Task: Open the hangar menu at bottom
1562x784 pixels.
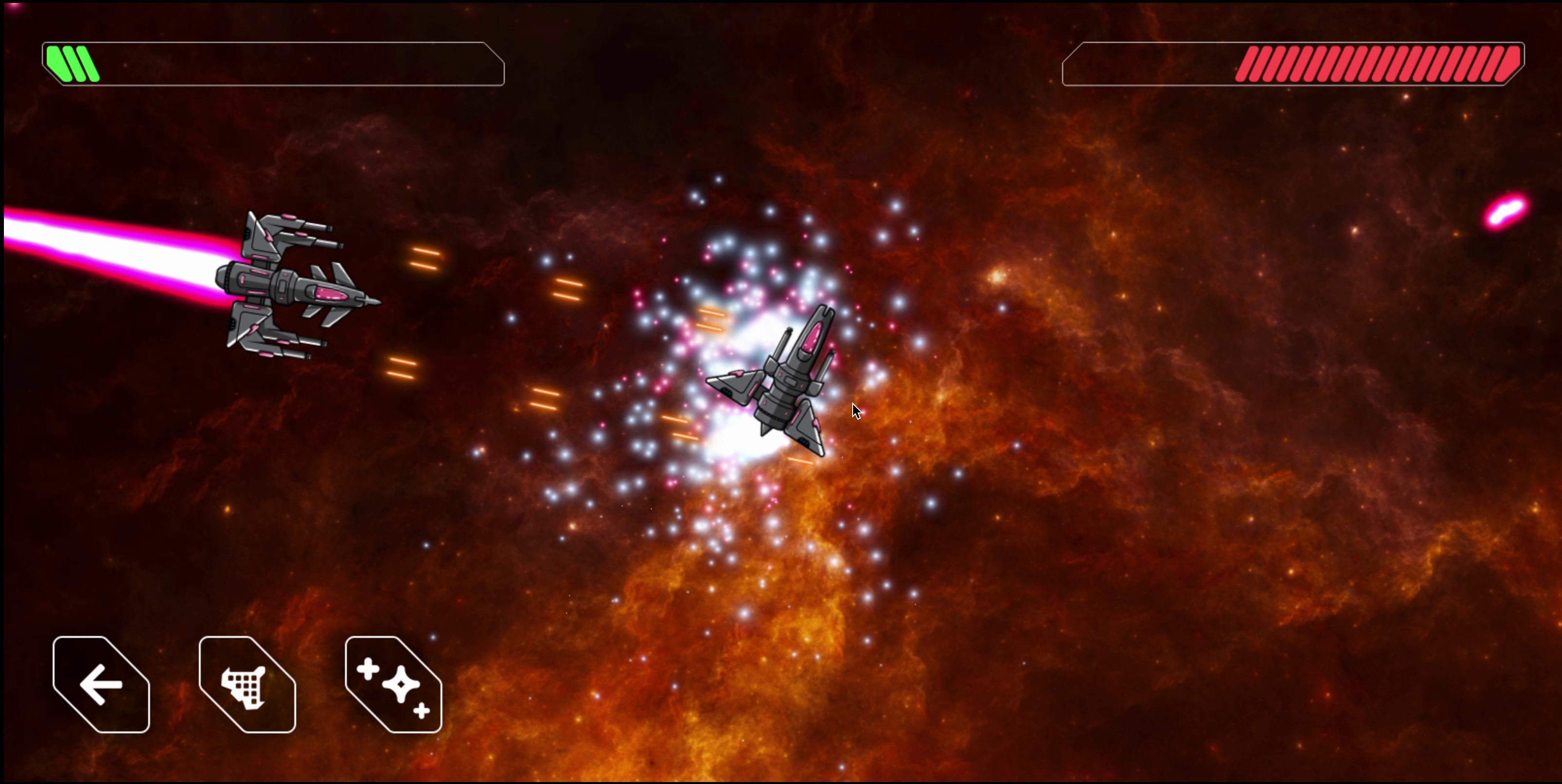Action: tap(246, 685)
